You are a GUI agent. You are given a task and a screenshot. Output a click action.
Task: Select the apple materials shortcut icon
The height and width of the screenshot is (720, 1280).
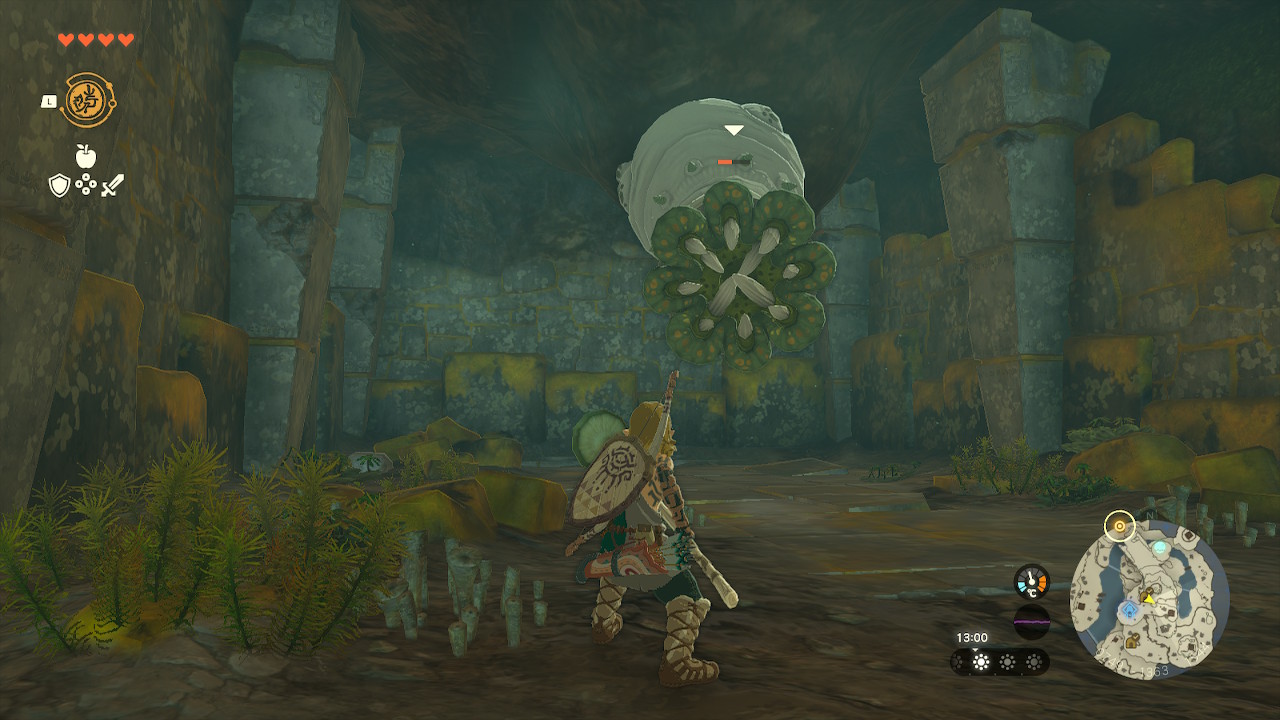tap(85, 156)
